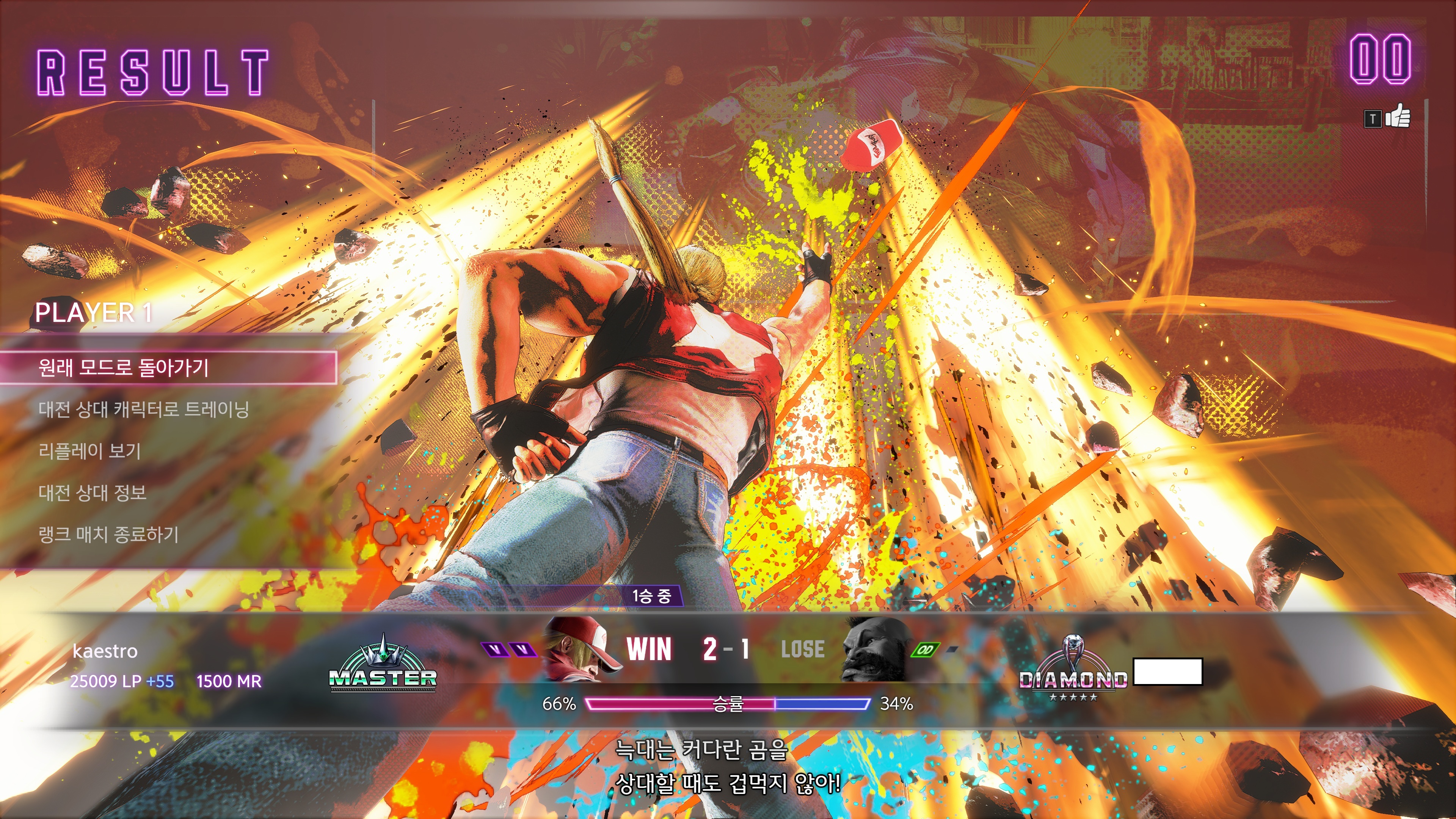This screenshot has height=819, width=1456.
Task: Select 랭크 매치 종료하기 to quit ranked
Action: pyautogui.click(x=108, y=534)
